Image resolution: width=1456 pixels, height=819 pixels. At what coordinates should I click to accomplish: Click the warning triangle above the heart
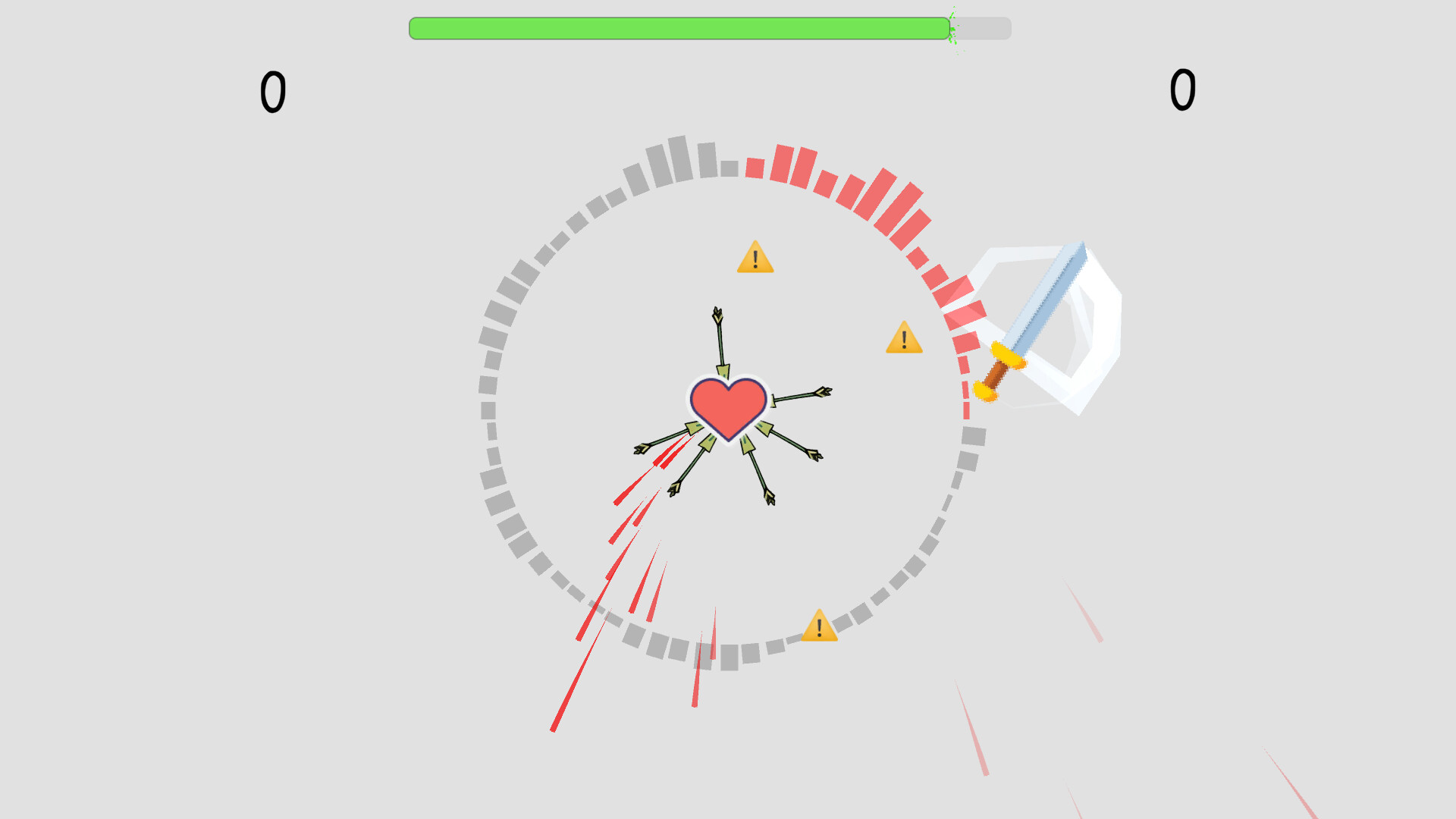coord(755,259)
